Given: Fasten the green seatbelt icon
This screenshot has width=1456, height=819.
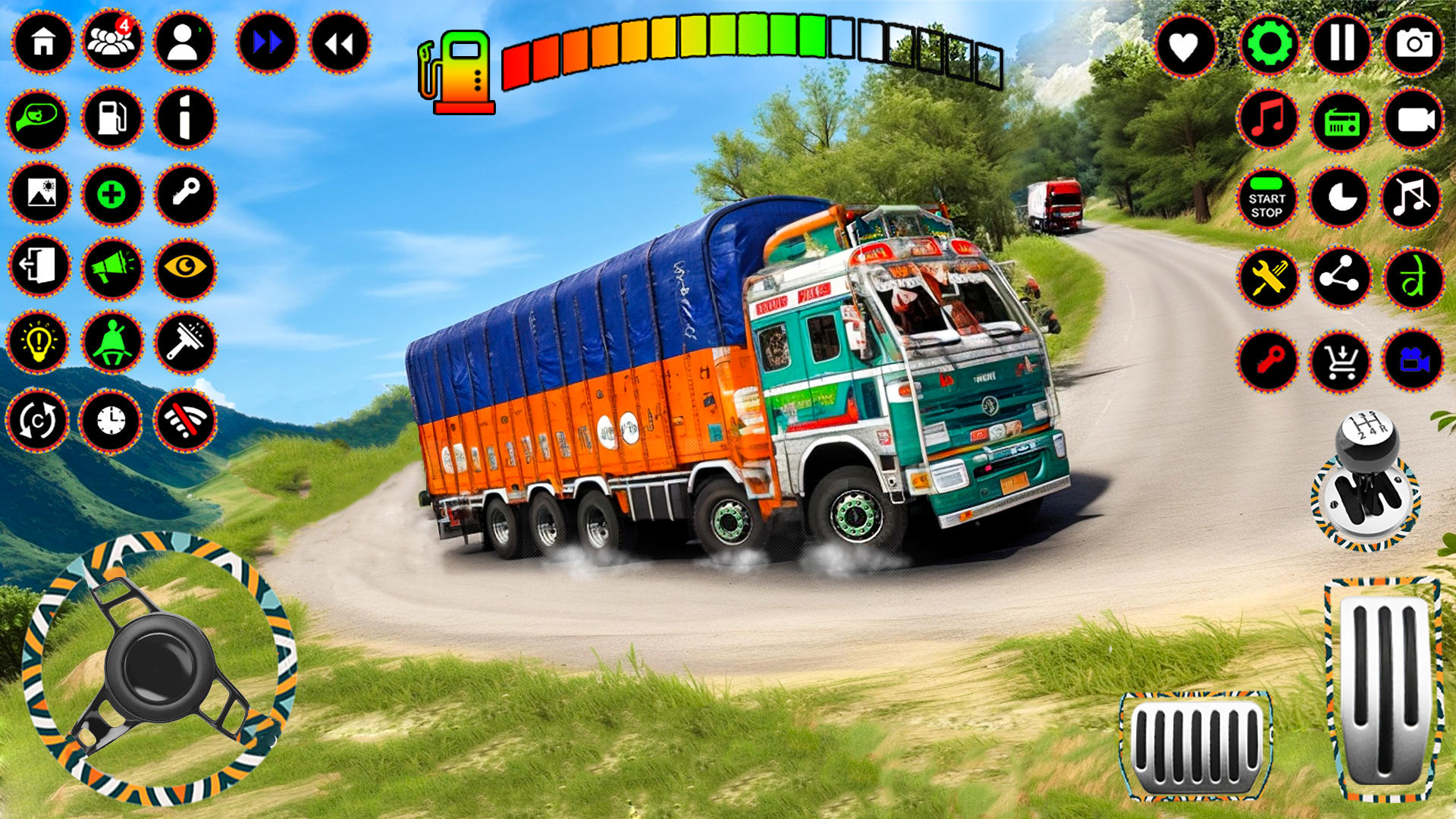Looking at the screenshot, I should point(111,342).
